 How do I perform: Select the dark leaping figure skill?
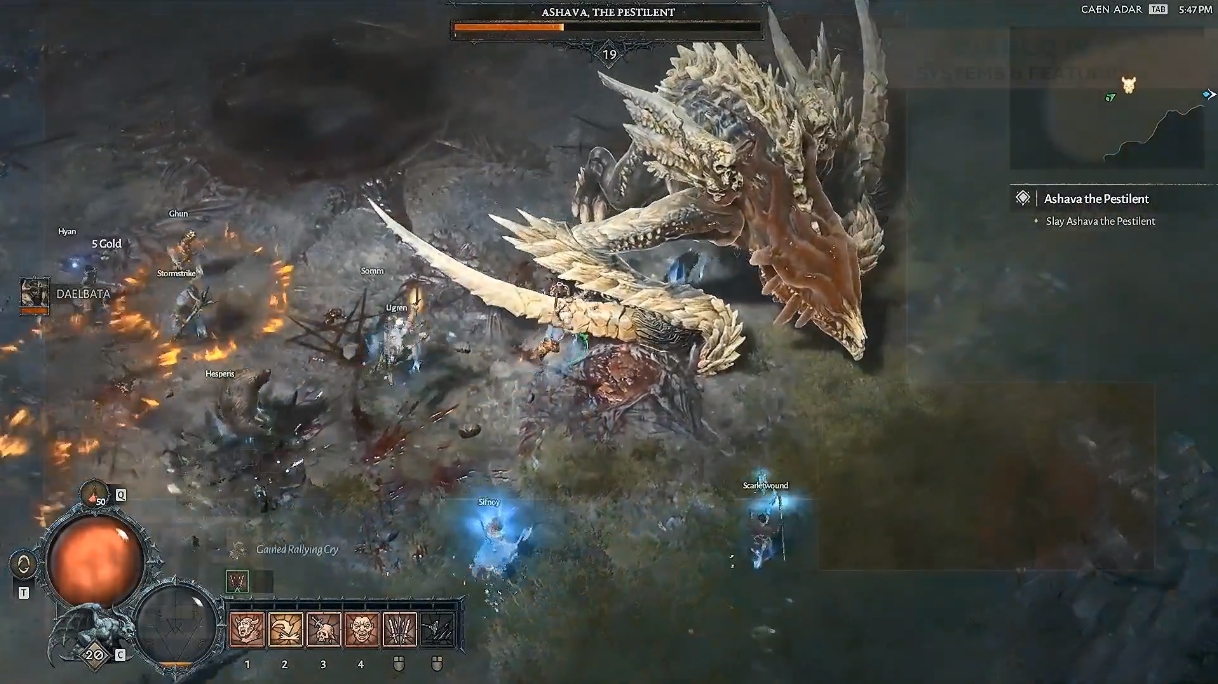point(437,629)
